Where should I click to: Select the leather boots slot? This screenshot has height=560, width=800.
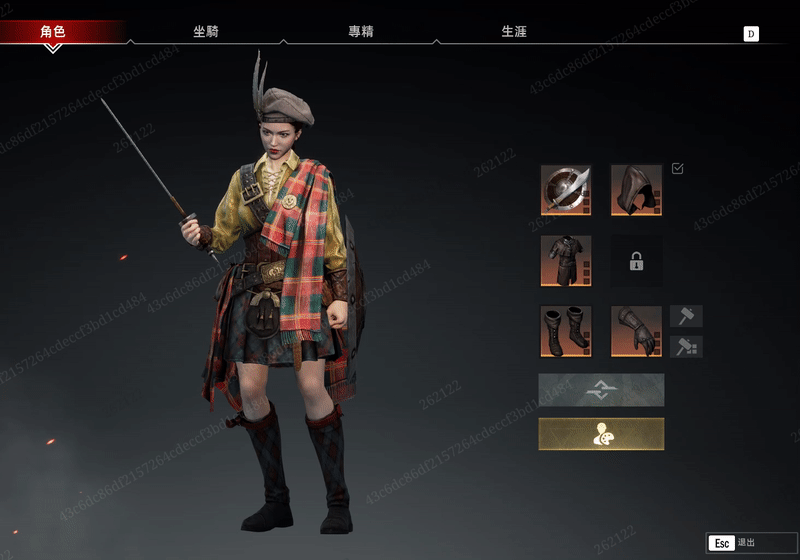pos(566,331)
